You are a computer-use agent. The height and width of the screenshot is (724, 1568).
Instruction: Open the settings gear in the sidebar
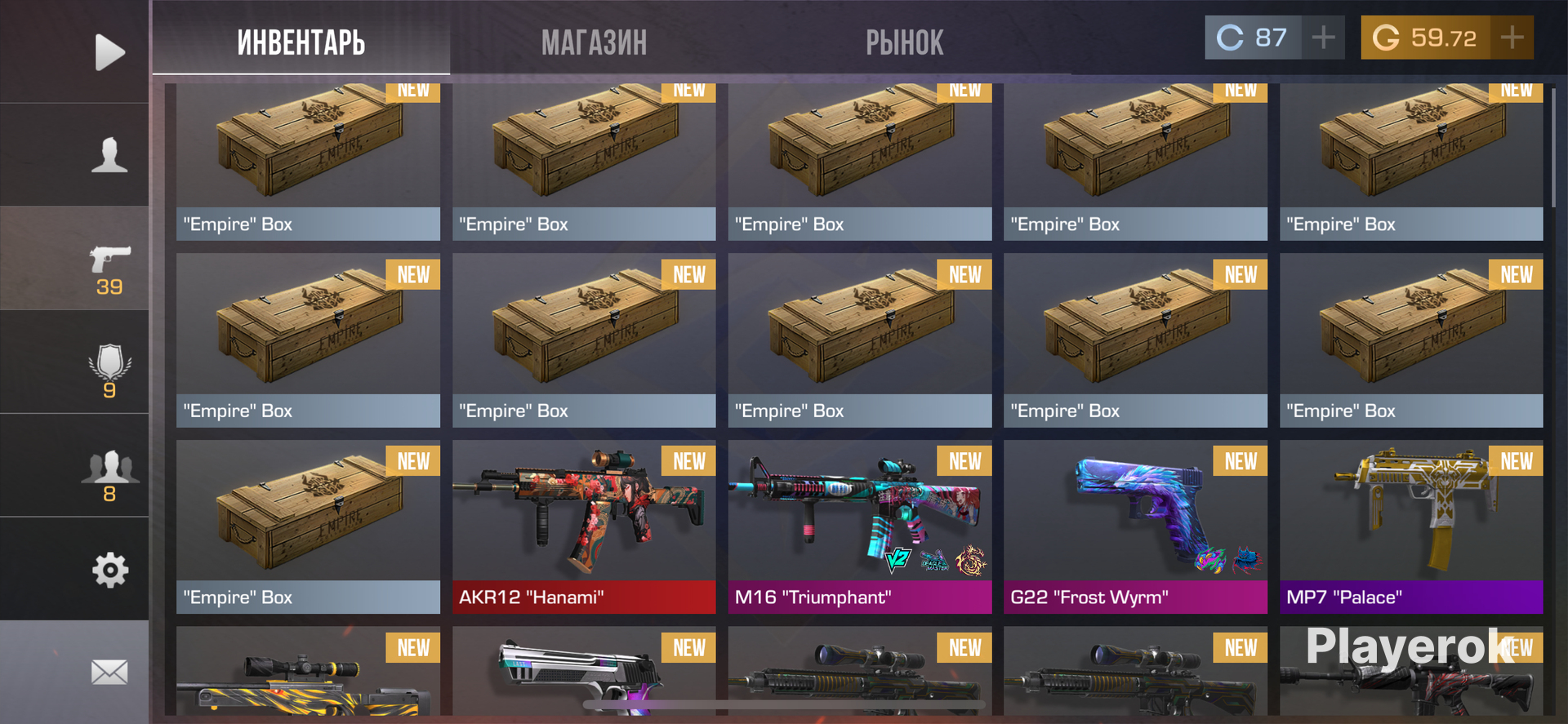110,571
